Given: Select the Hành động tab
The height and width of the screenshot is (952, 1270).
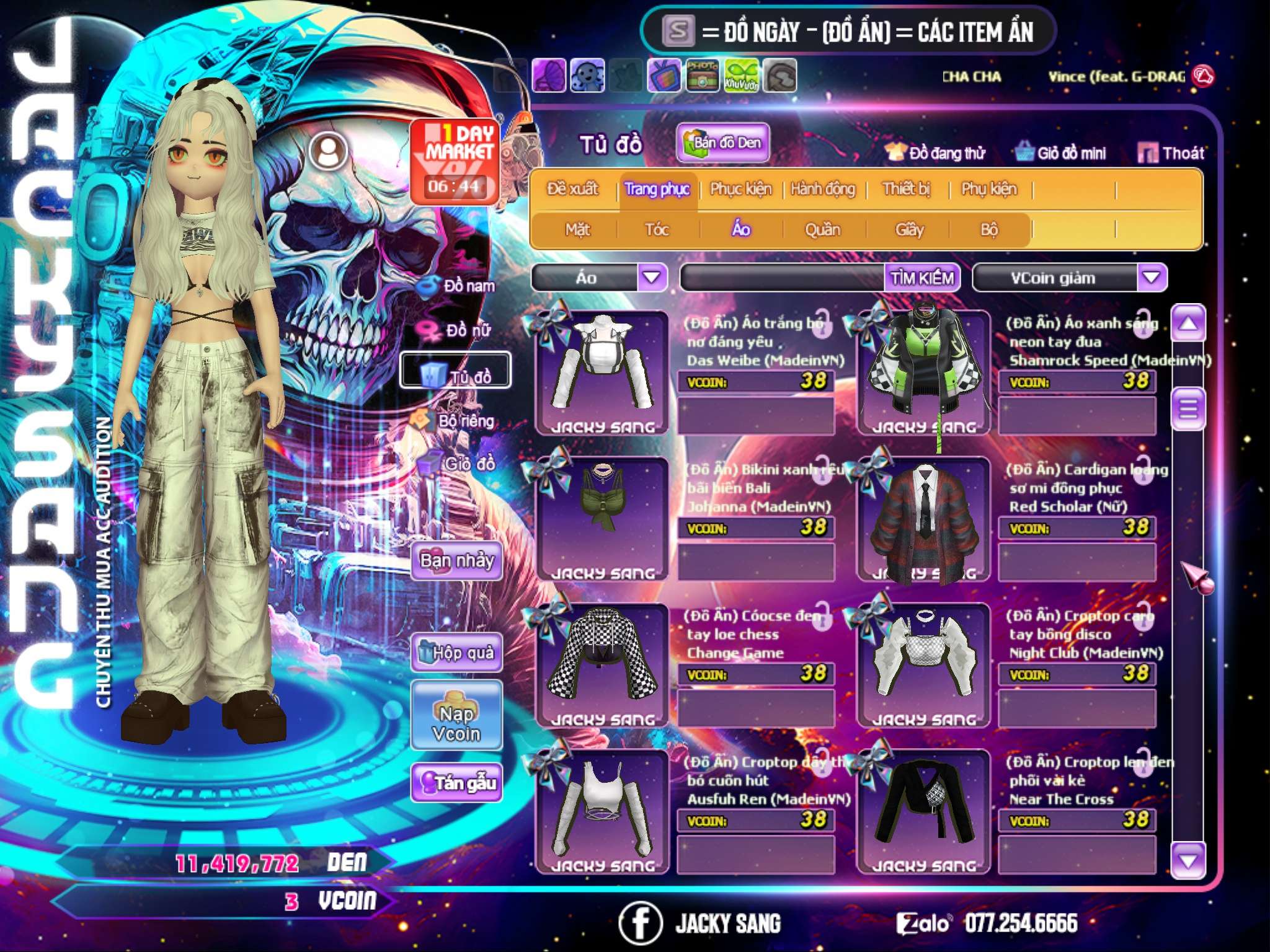Looking at the screenshot, I should pyautogui.click(x=823, y=189).
